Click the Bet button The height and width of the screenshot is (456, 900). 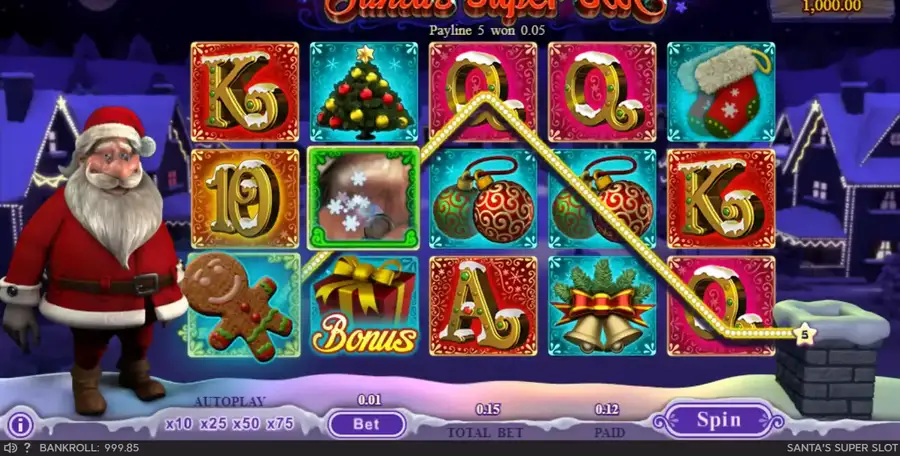click(x=366, y=424)
